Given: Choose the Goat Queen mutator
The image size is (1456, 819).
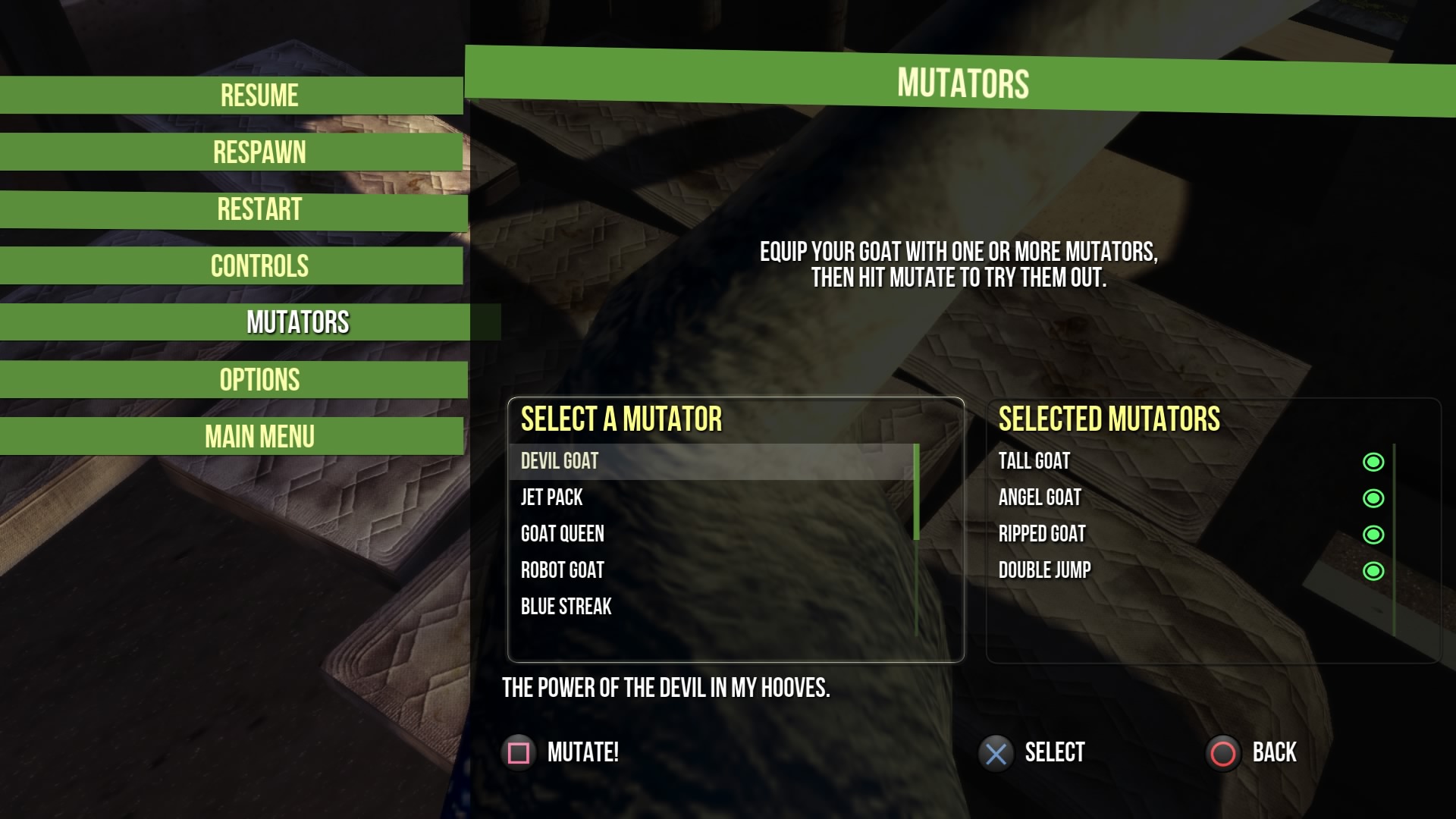Looking at the screenshot, I should (563, 534).
